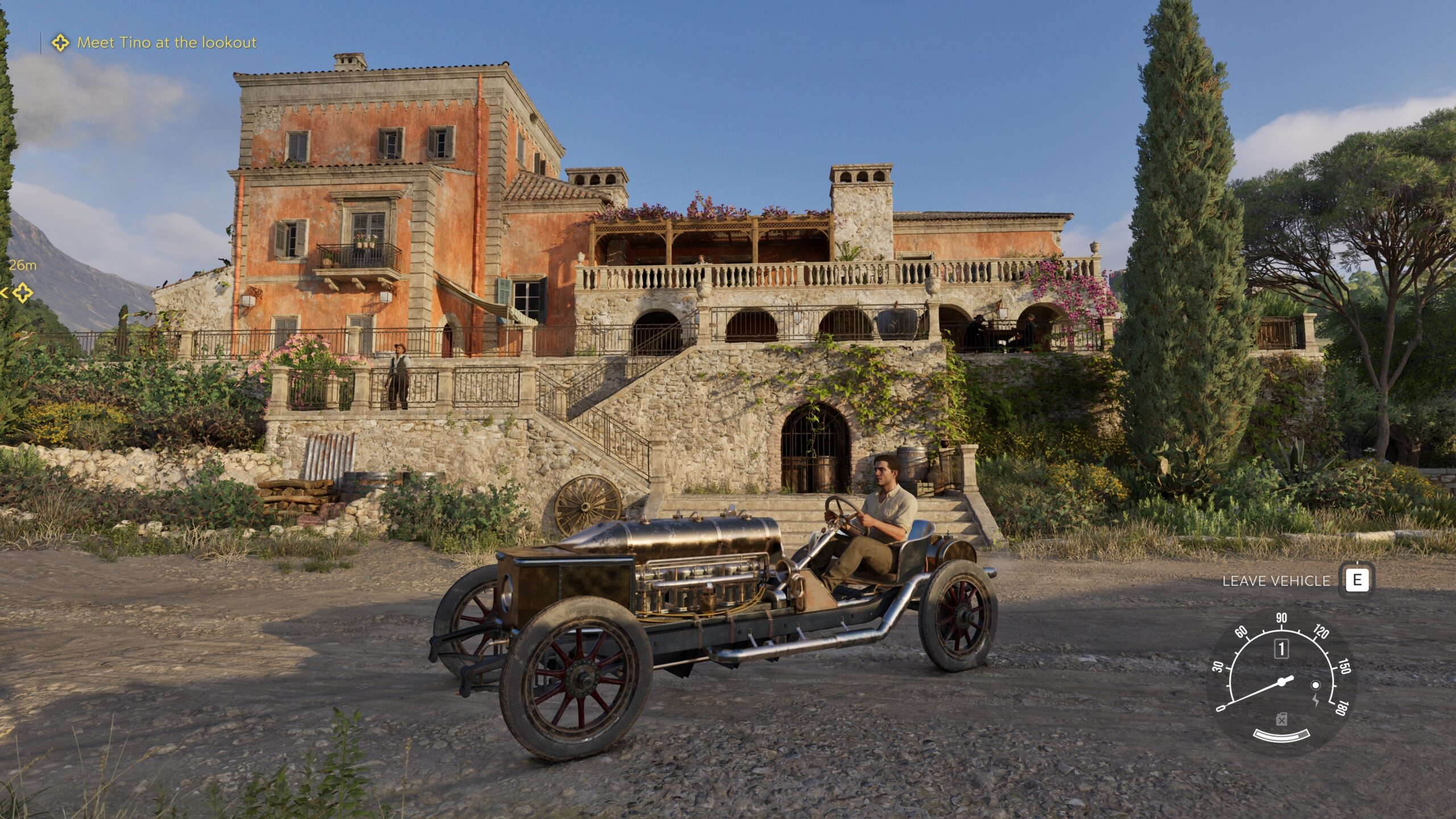Click the yellow waypoint marker showing 26m
The image size is (1456, 819).
(x=22, y=293)
